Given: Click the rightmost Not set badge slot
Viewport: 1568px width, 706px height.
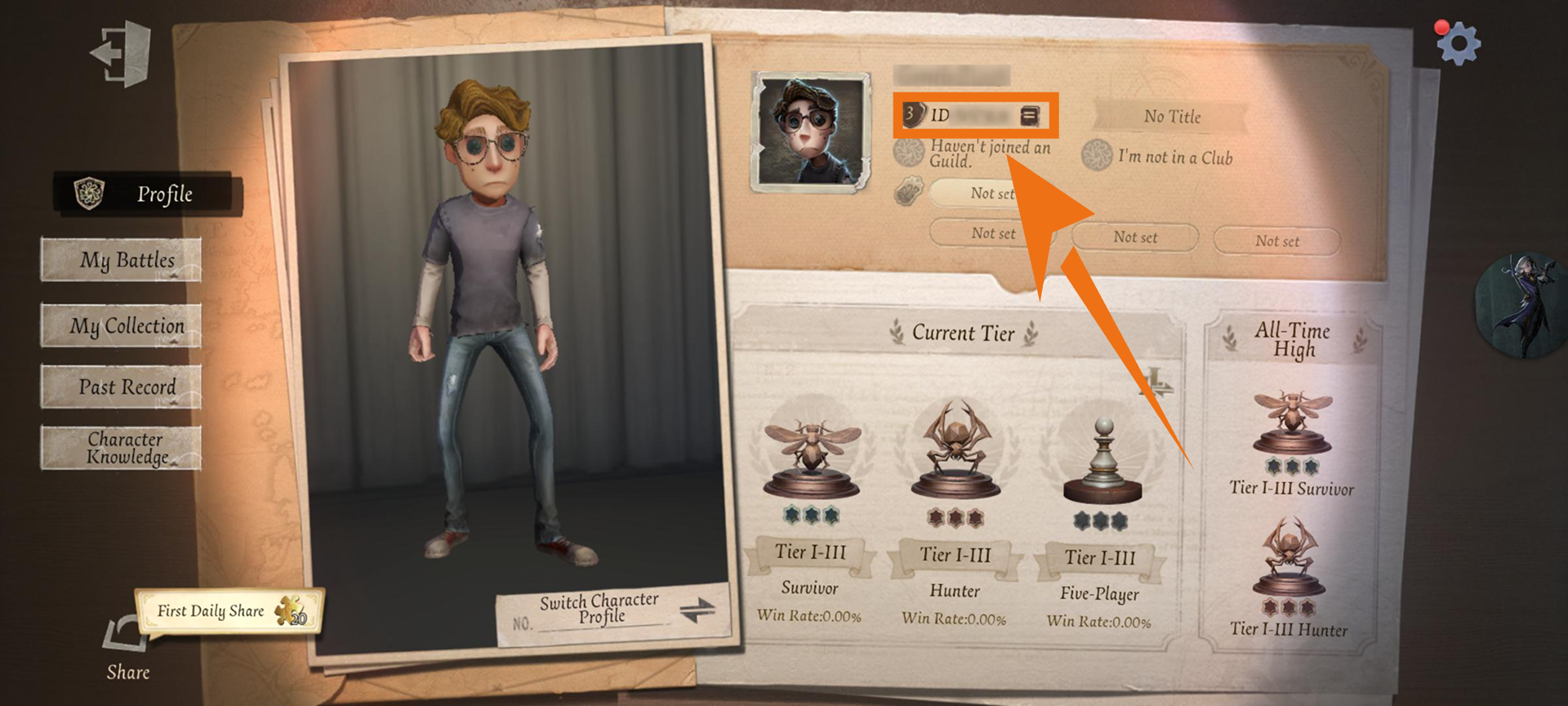Looking at the screenshot, I should (x=1276, y=240).
